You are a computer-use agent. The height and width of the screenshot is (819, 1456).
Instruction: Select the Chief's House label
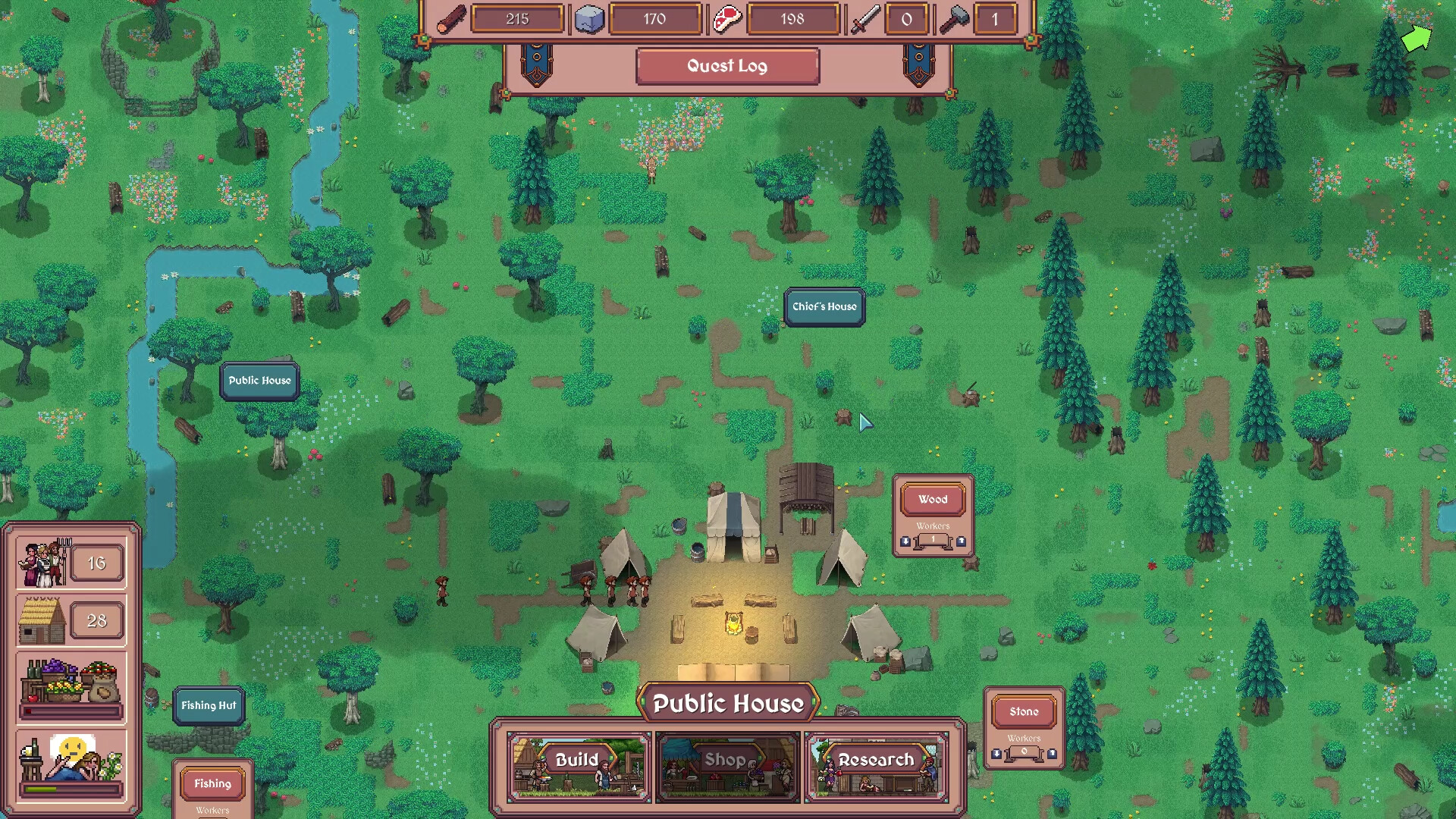[x=824, y=307]
